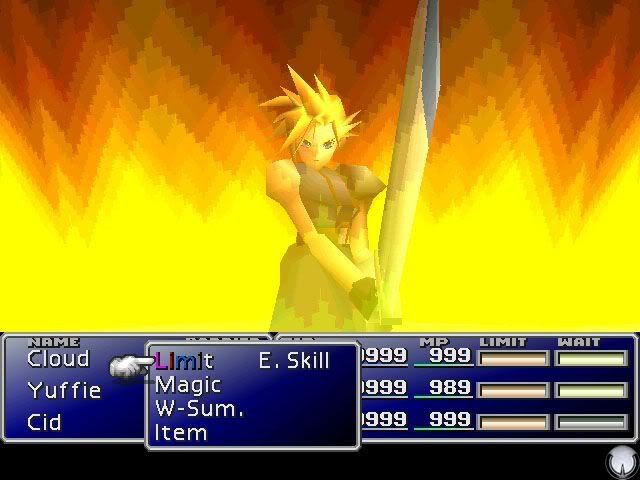Select the E. Skill command
This screenshot has height=480, width=640.
293,361
